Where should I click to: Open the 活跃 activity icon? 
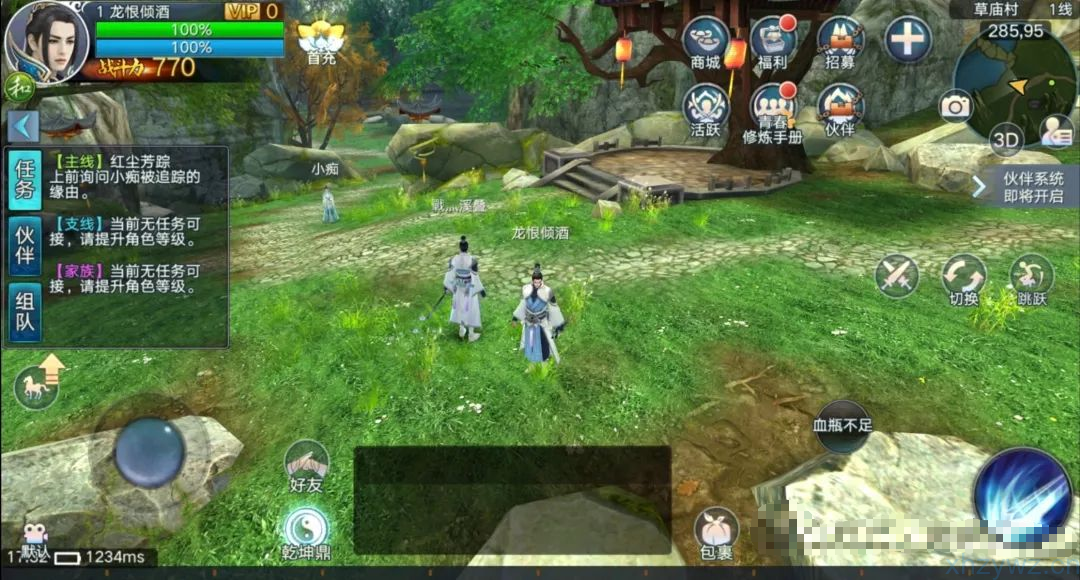point(705,108)
